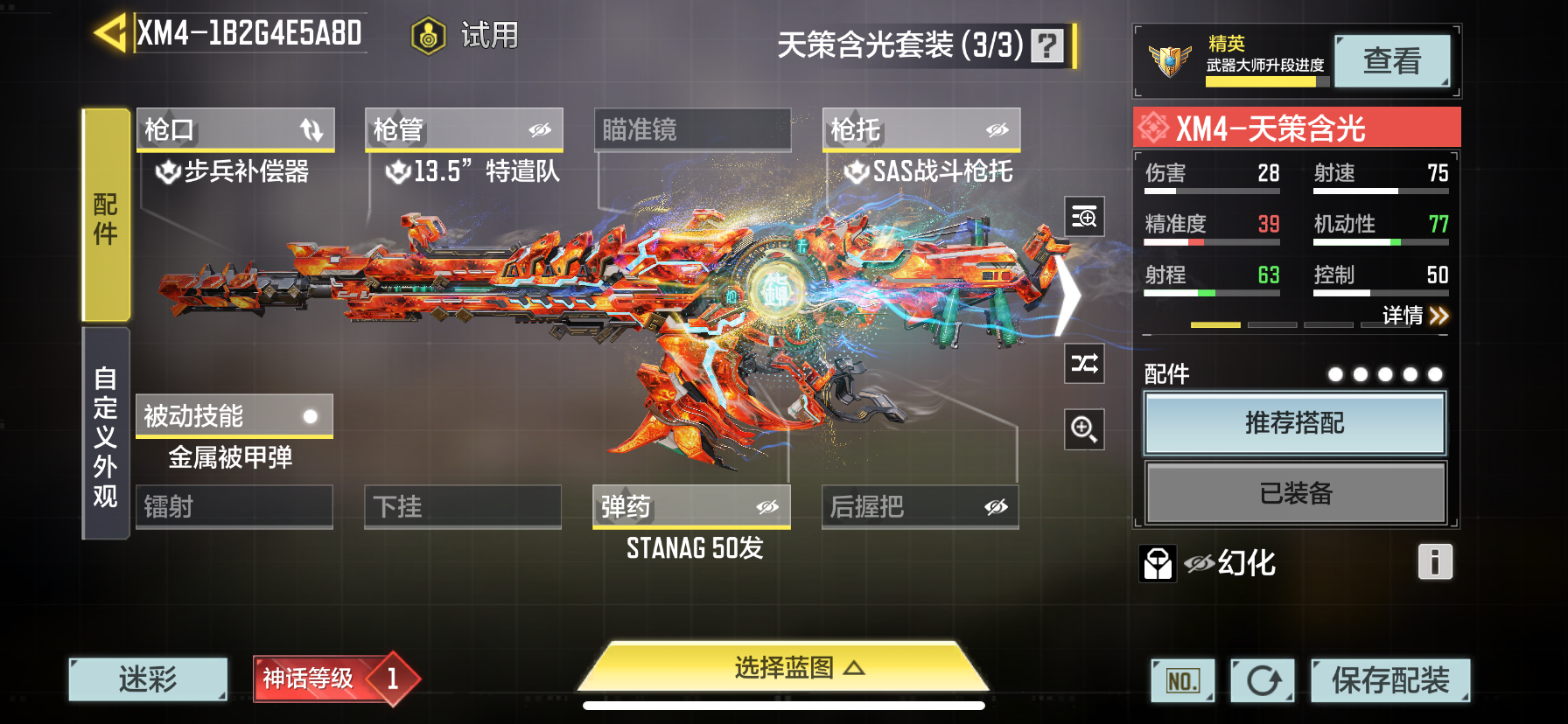Select the 后握把 rear grip slot

tap(920, 507)
